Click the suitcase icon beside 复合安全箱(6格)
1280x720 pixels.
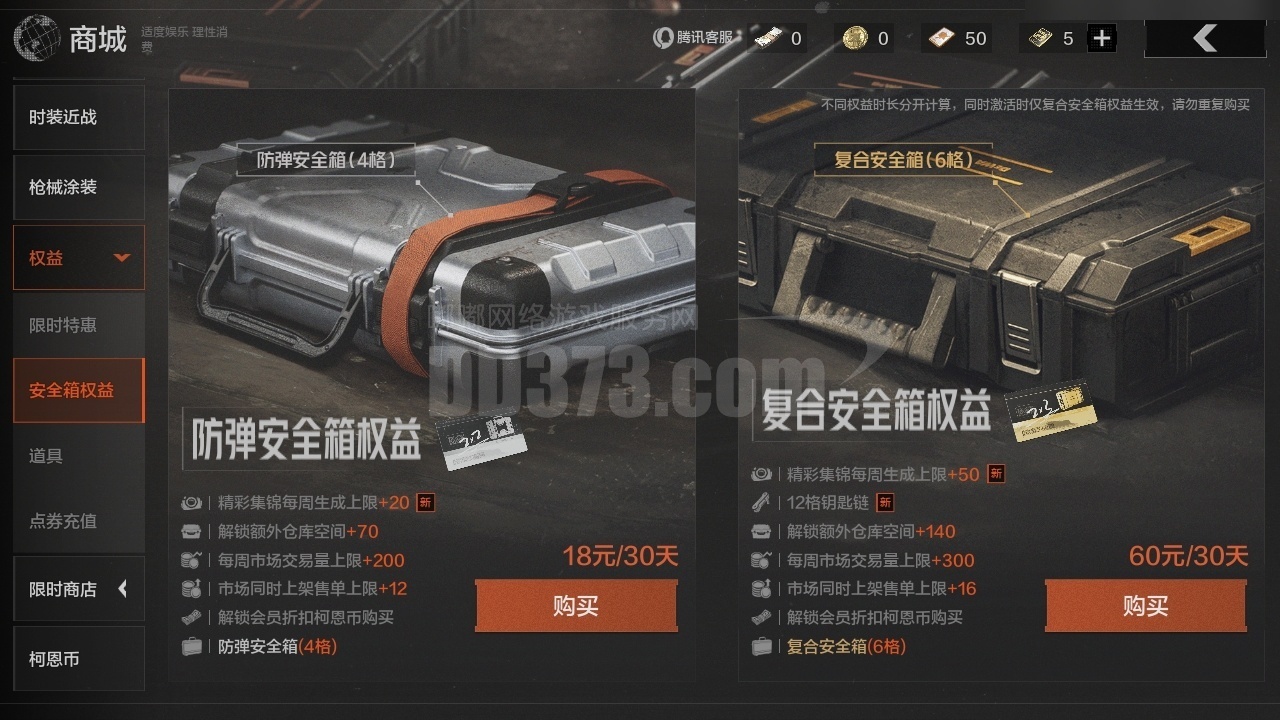coord(761,647)
